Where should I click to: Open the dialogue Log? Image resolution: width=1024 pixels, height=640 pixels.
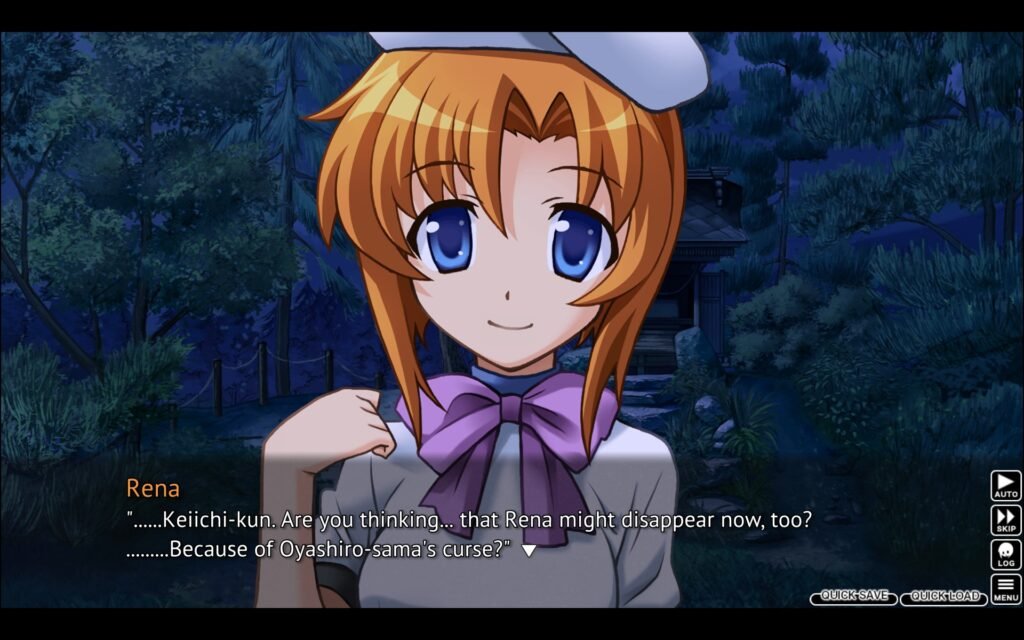point(1006,554)
